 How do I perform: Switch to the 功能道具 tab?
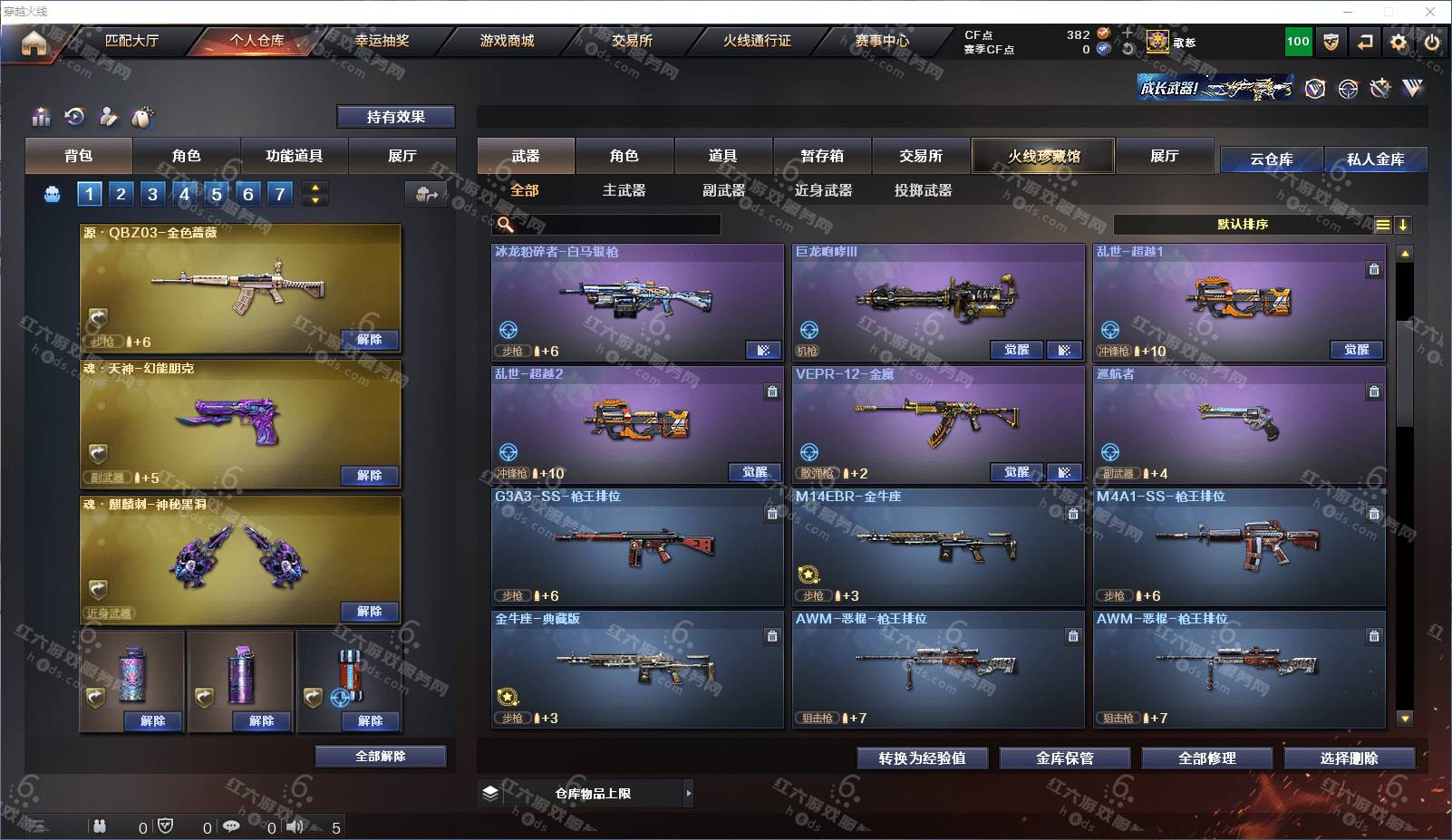pos(294,156)
